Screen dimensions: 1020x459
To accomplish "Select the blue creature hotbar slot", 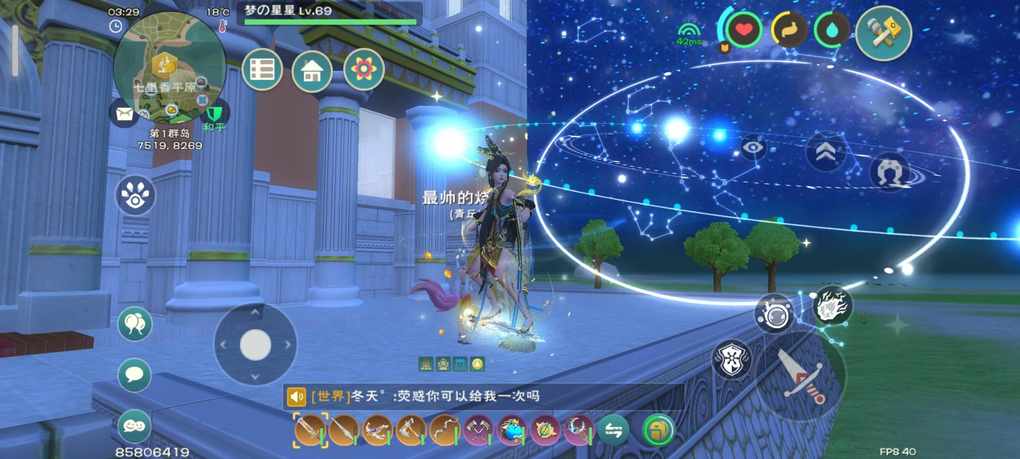I will pyautogui.click(x=512, y=430).
